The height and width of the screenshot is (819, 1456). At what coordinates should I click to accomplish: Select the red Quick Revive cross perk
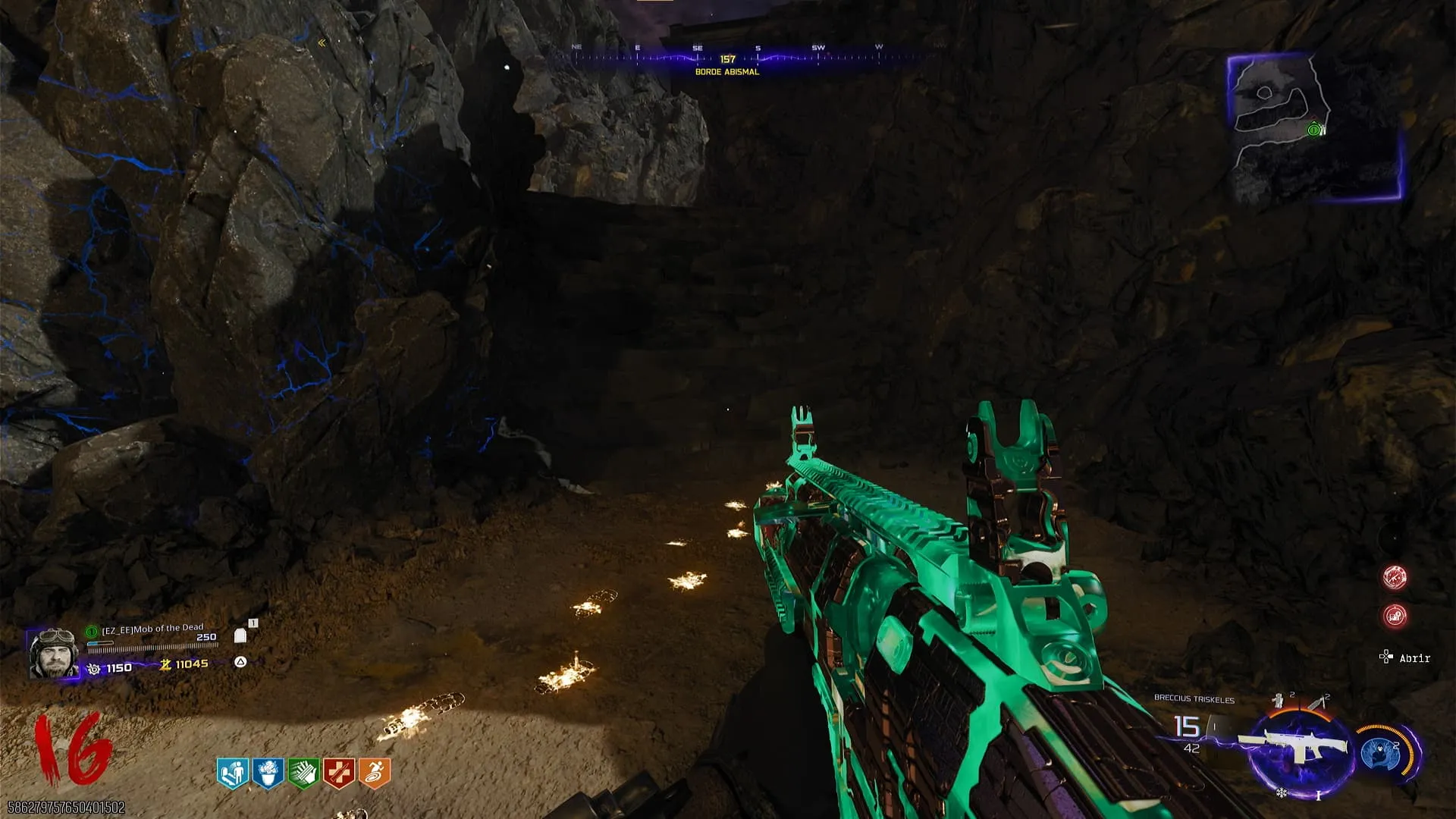(x=339, y=773)
